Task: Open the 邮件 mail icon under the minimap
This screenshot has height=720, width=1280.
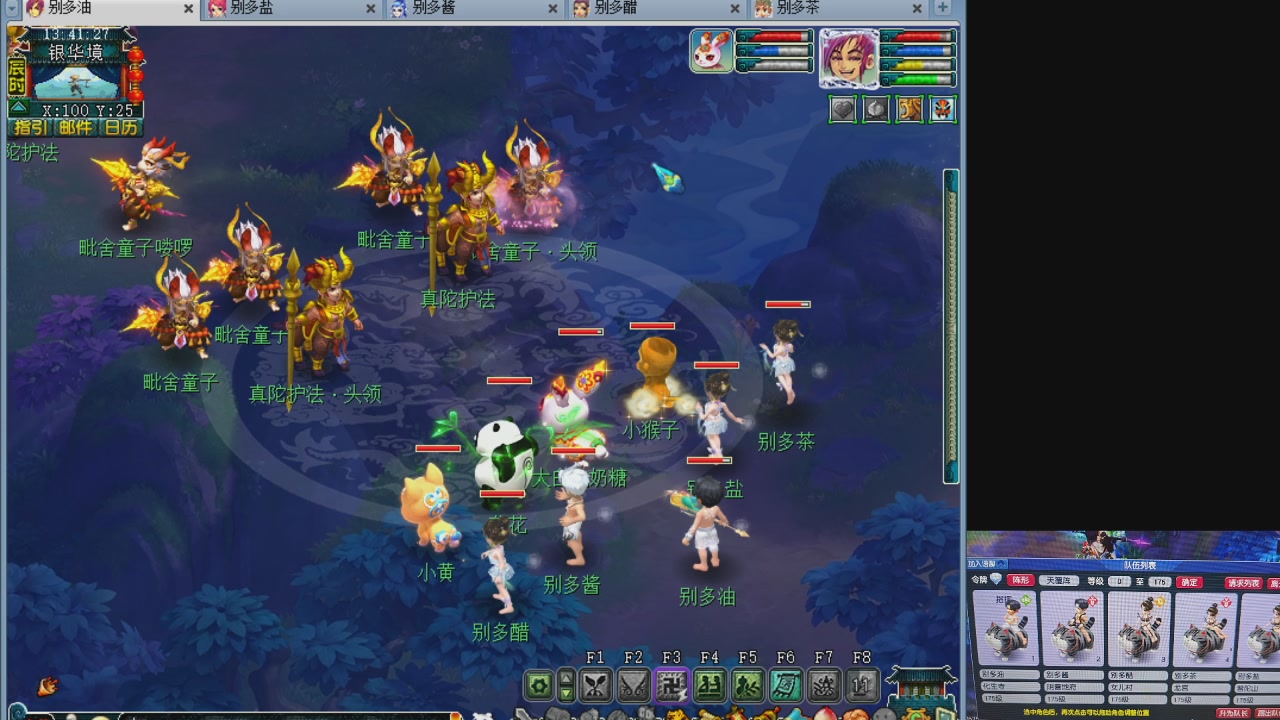Action: 75,126
